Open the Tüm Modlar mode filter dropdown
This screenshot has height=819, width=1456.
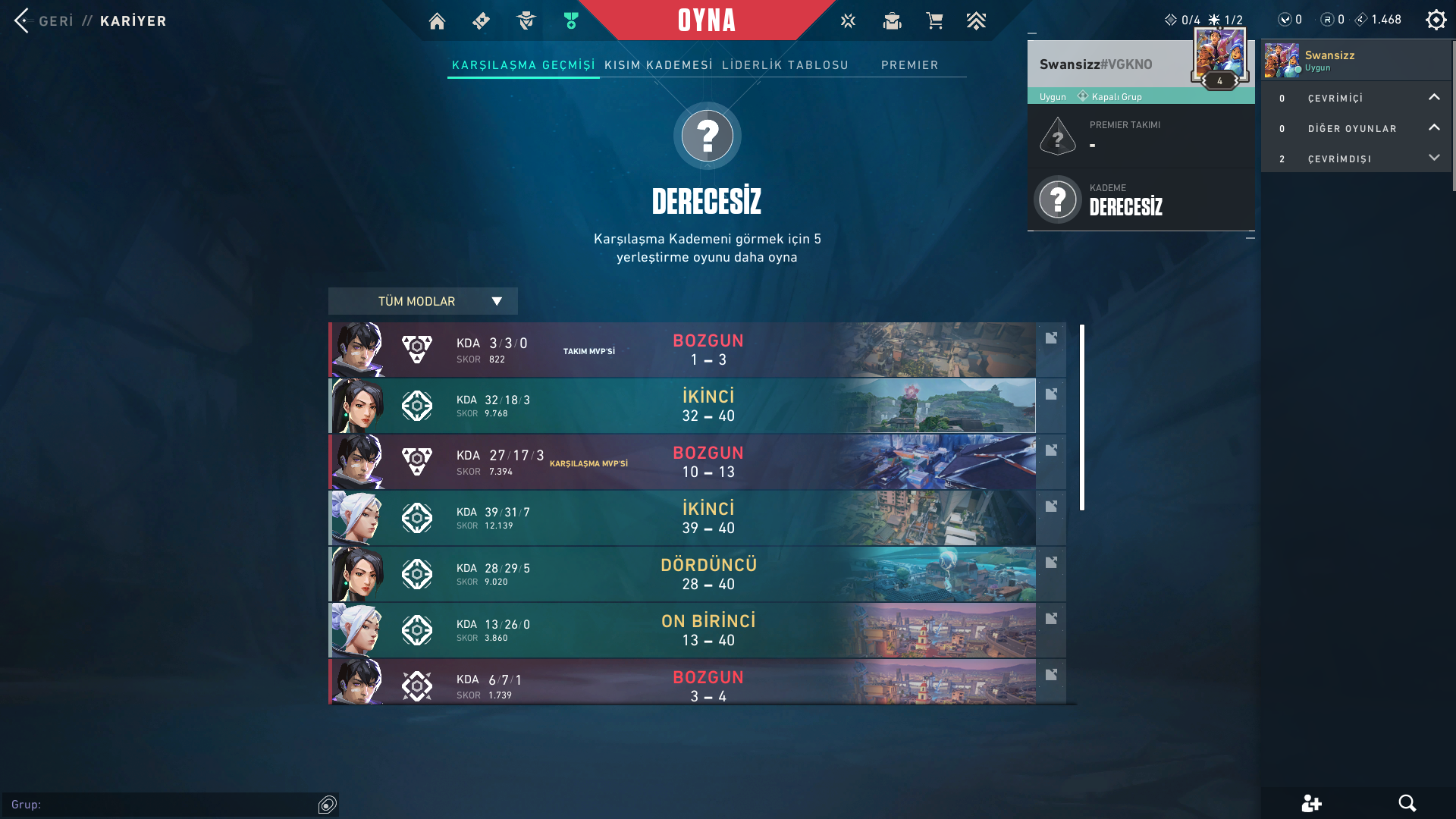coord(422,301)
